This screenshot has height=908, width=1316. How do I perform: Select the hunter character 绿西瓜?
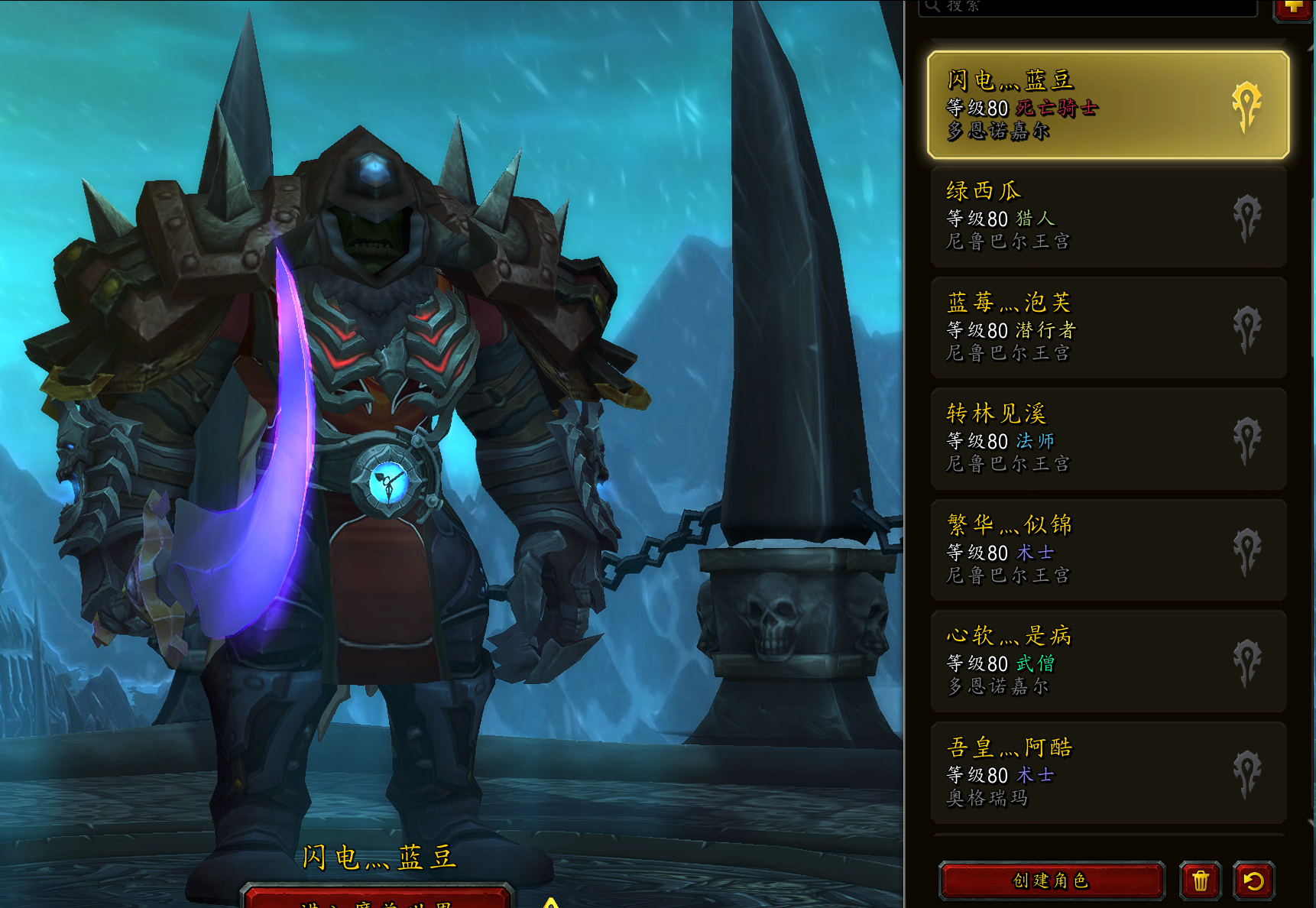(x=1107, y=216)
